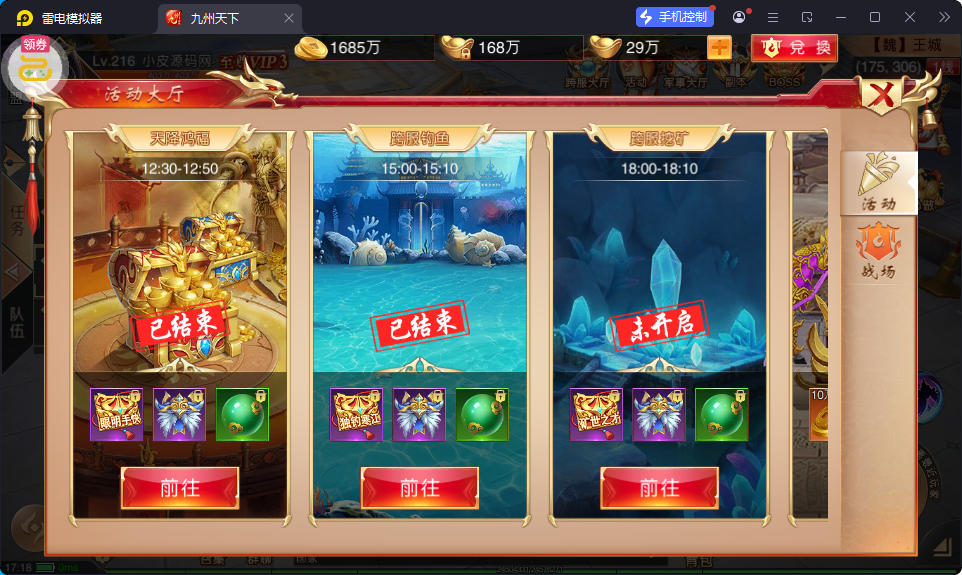Inspect the first reward icon under 跨服钓鱼

click(357, 414)
